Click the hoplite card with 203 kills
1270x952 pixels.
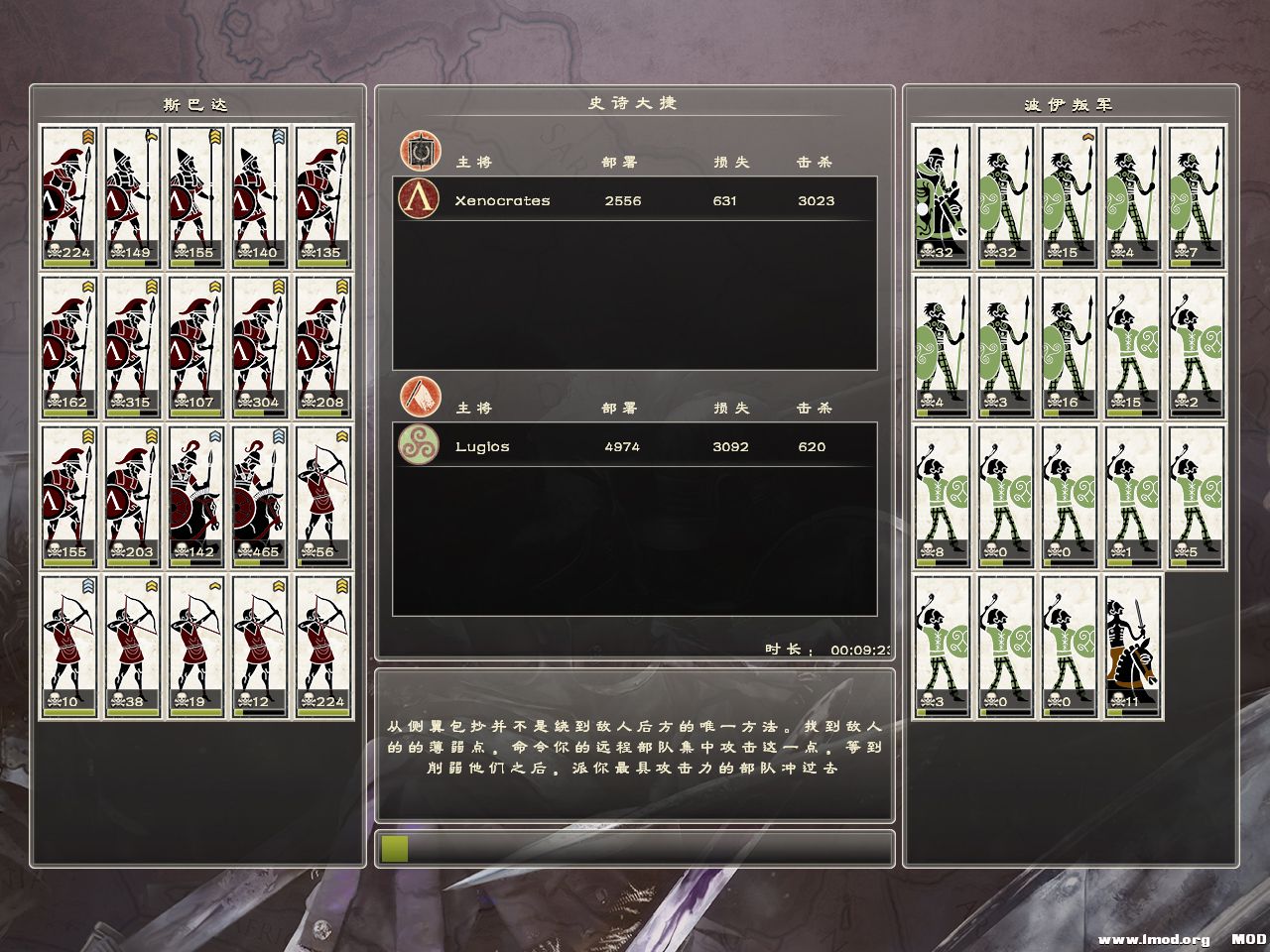132,497
